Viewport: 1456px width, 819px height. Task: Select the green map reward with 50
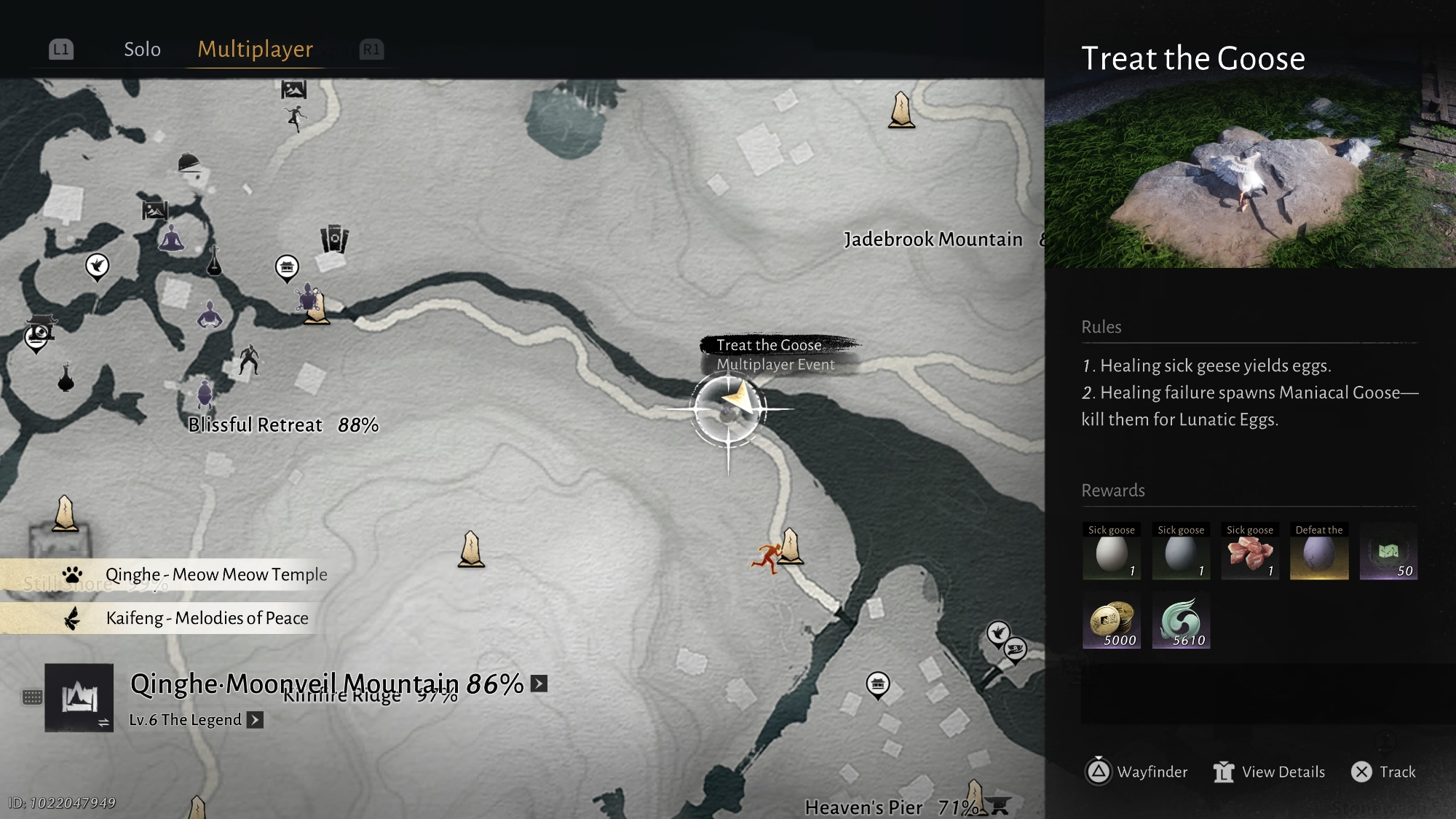coord(1388,552)
